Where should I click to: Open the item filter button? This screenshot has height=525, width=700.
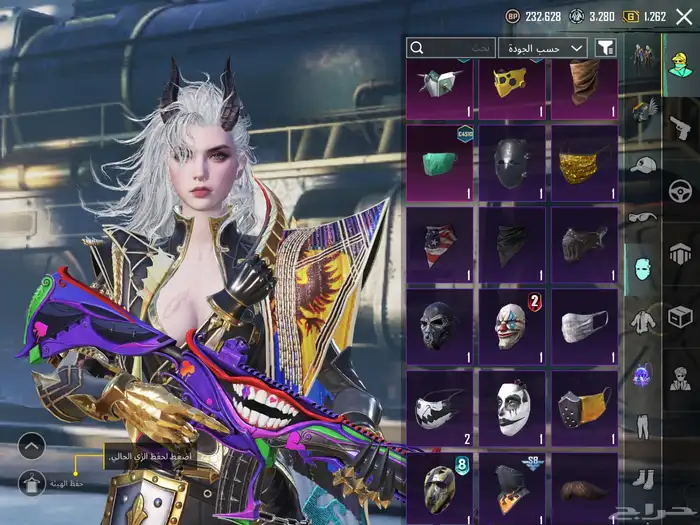(x=605, y=47)
